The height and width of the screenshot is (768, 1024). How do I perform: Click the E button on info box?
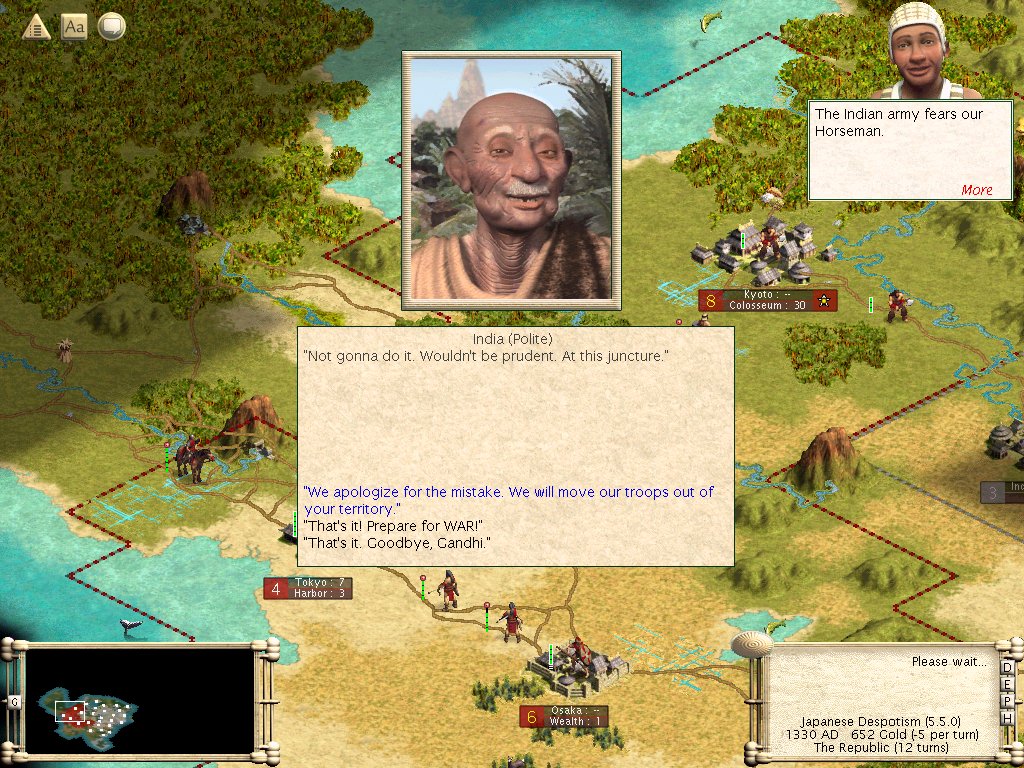pos(1007,684)
